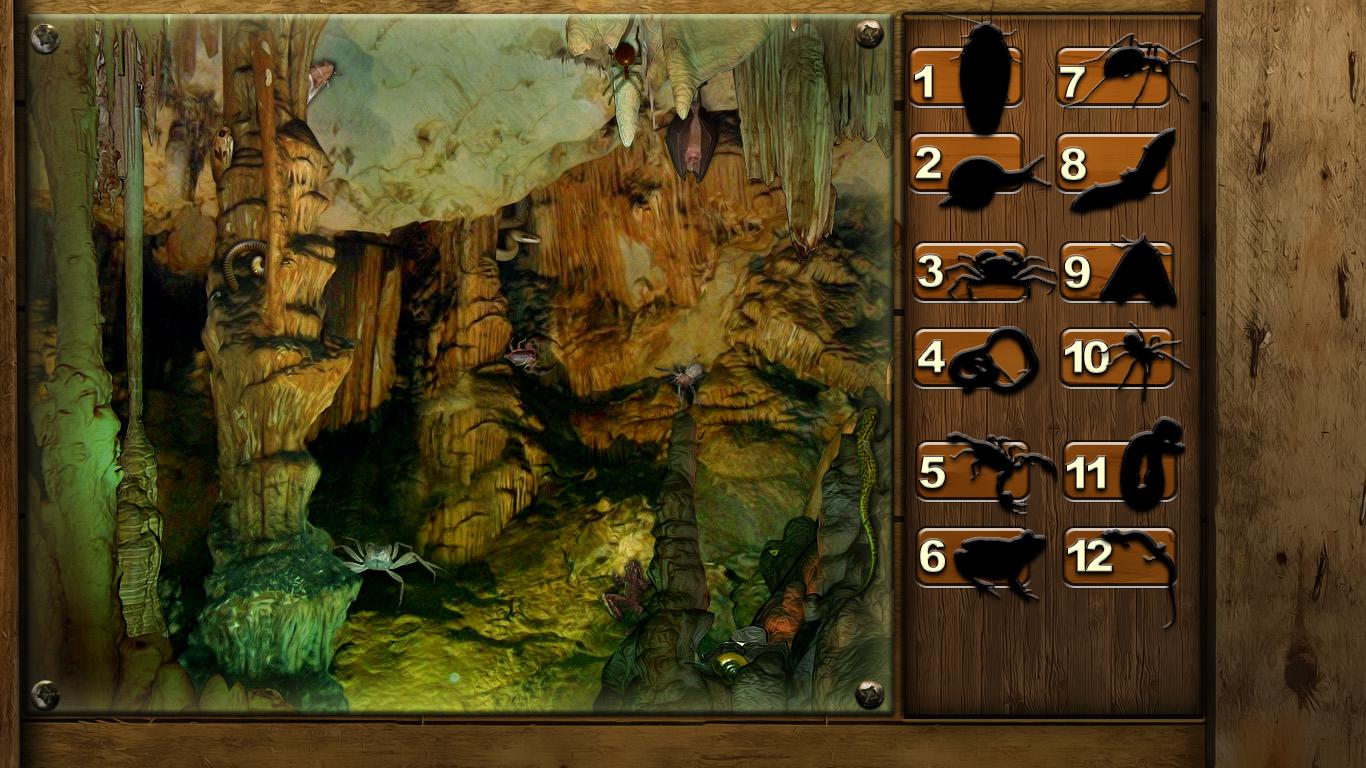Select the number 11 curled worm silhouette
Image resolution: width=1366 pixels, height=768 pixels.
pyautogui.click(x=1148, y=466)
